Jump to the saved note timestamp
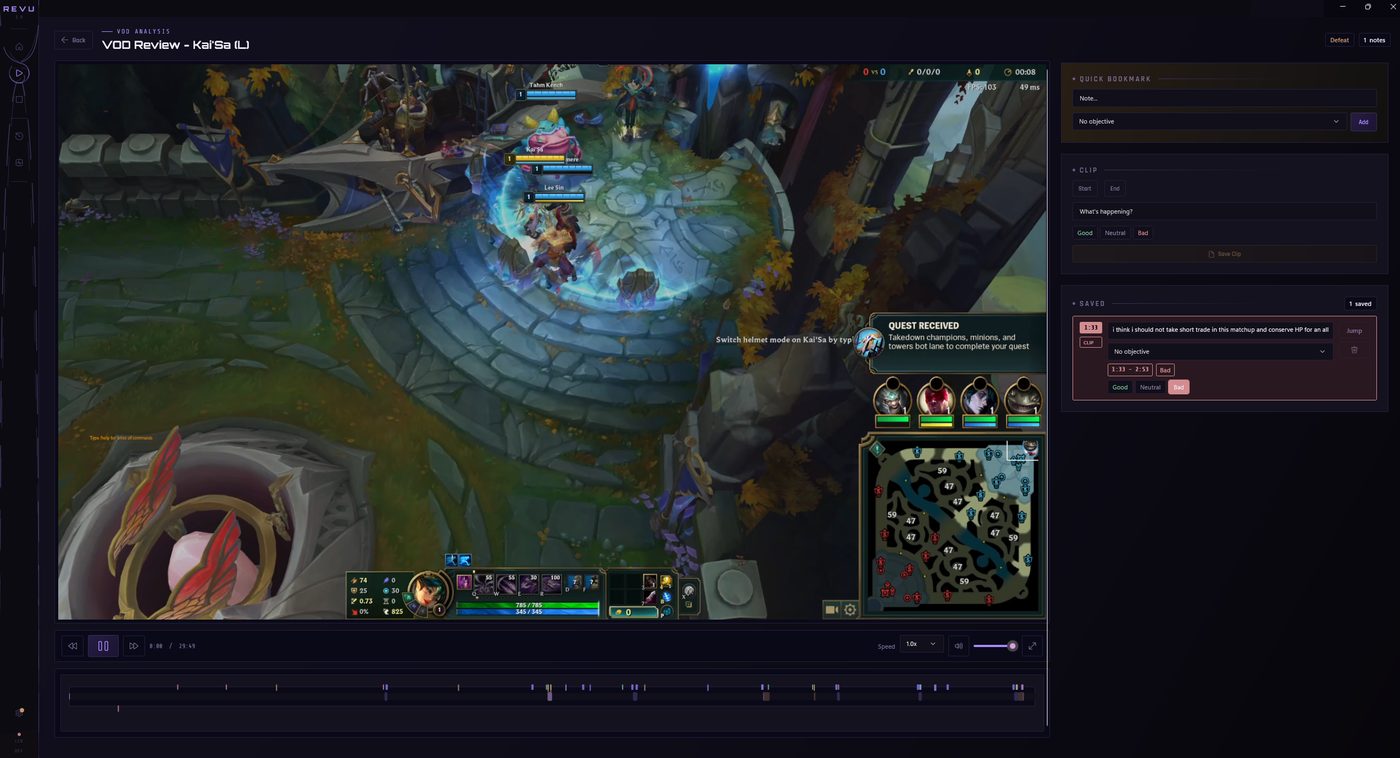The image size is (1400, 758). 1354,330
